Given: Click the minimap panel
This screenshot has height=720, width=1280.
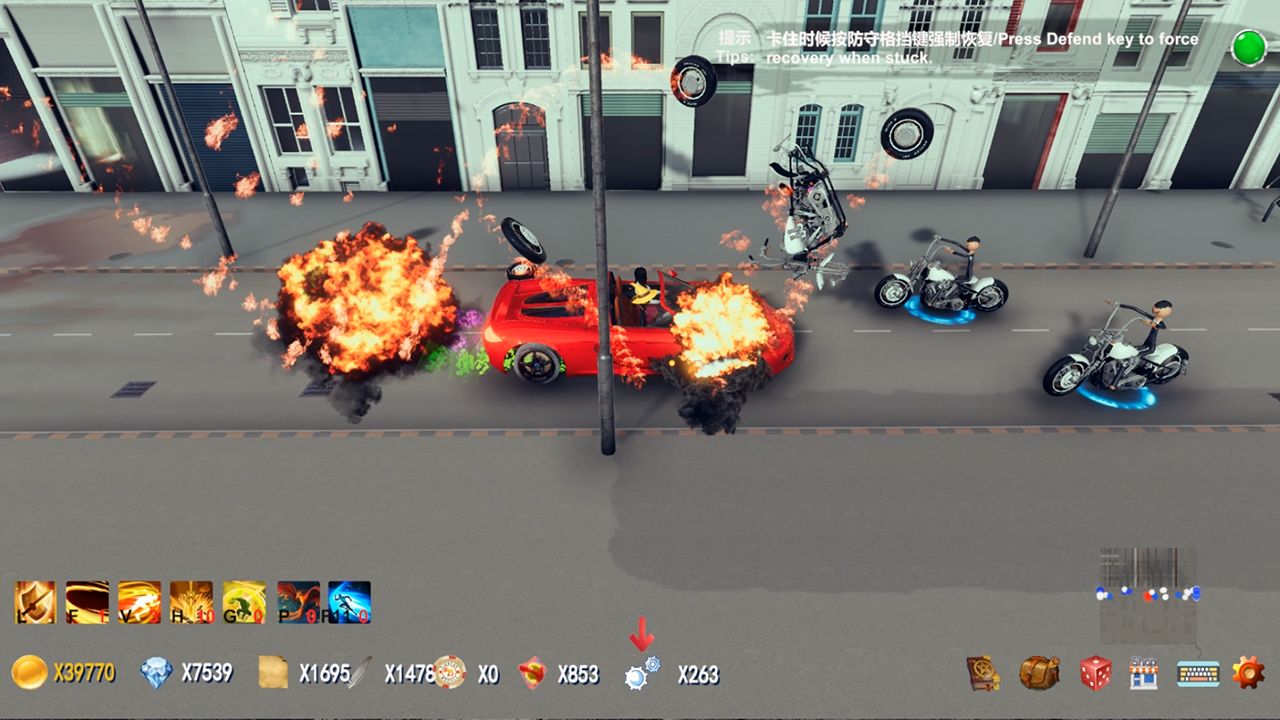Looking at the screenshot, I should [x=1148, y=594].
